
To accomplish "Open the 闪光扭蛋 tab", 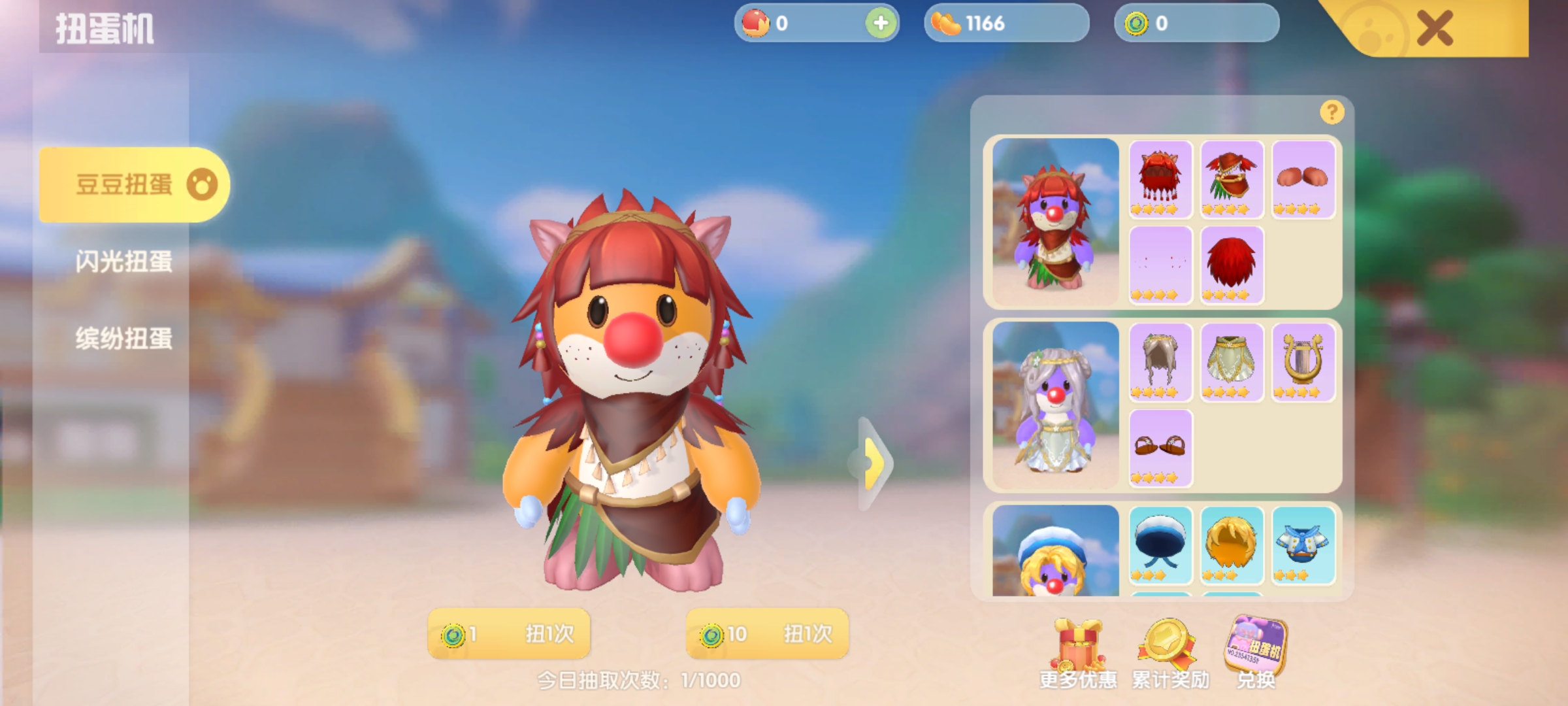I will tap(123, 261).
